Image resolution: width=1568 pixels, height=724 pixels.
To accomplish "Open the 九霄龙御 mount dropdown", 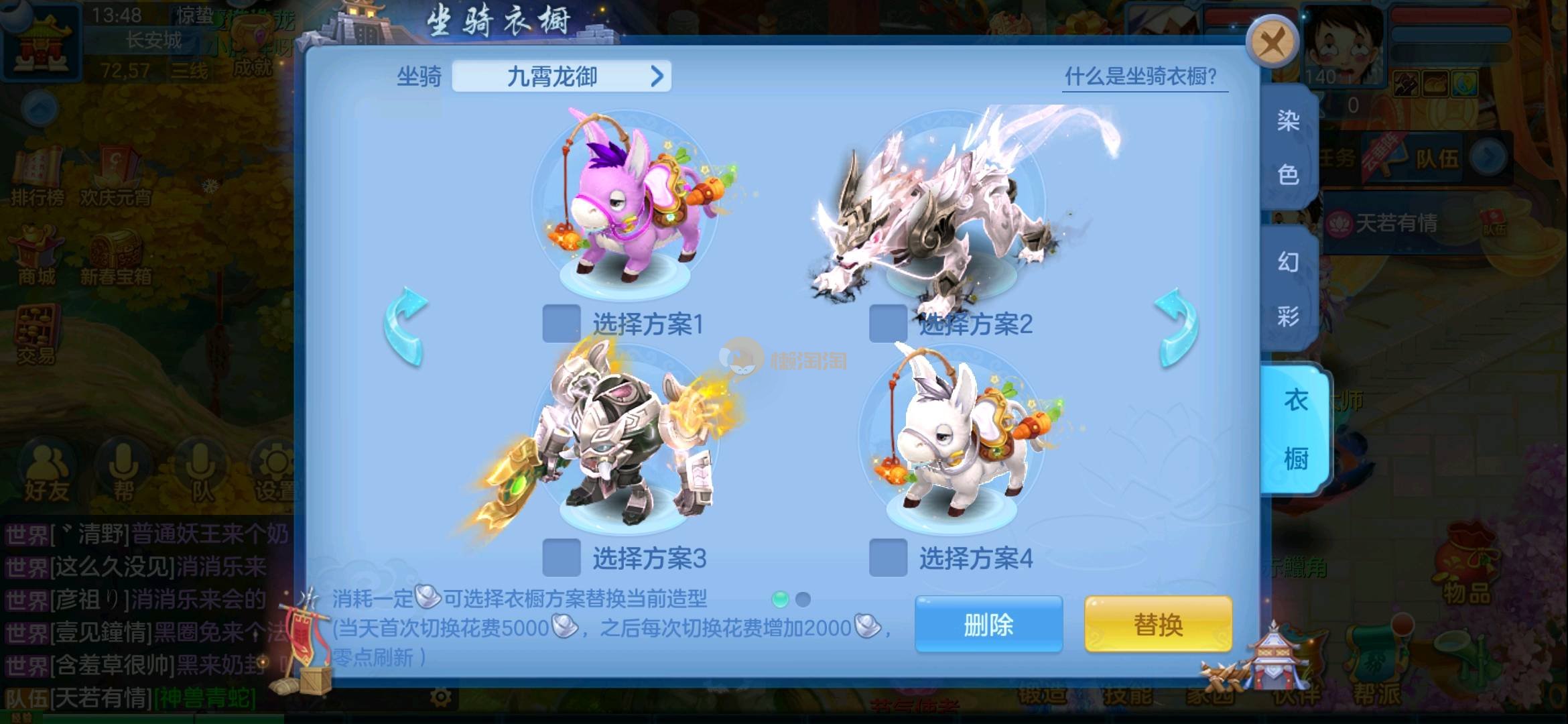I will click(x=562, y=76).
